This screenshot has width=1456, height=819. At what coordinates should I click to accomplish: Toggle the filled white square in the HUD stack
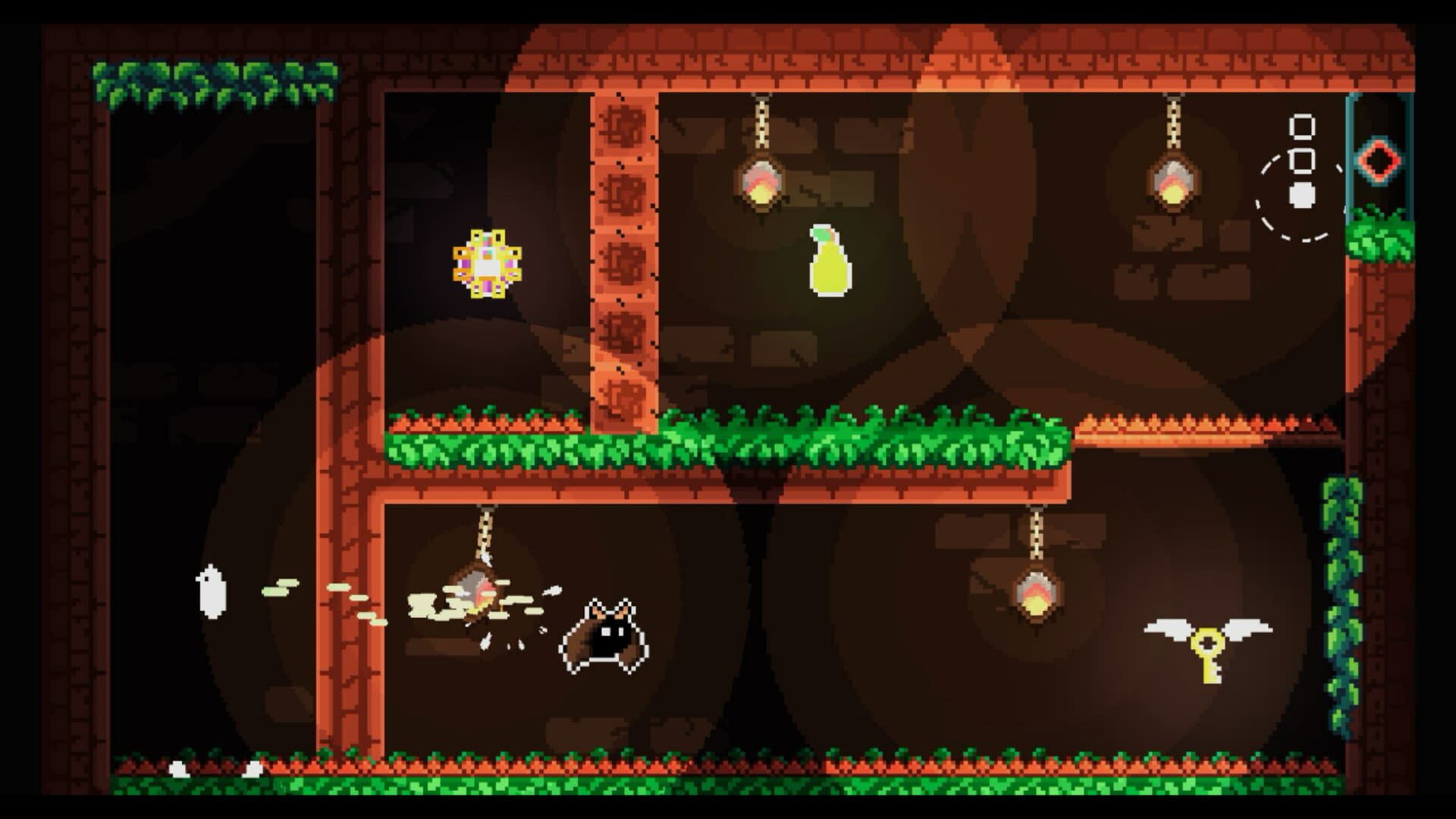point(1302,196)
